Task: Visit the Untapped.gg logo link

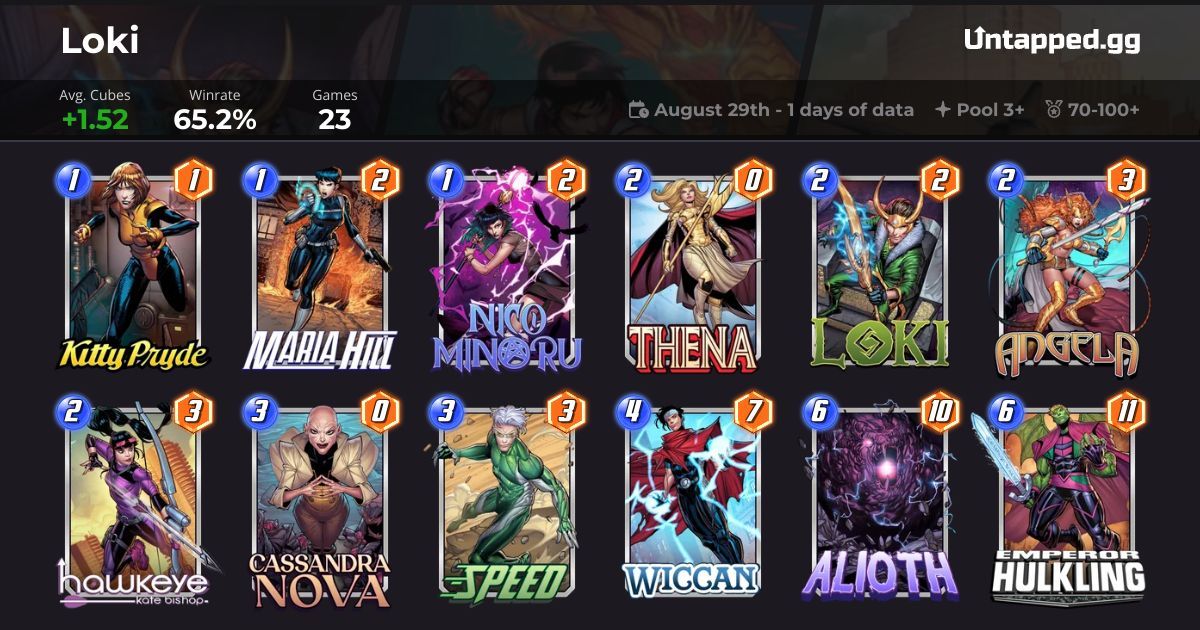Action: [x=1052, y=40]
